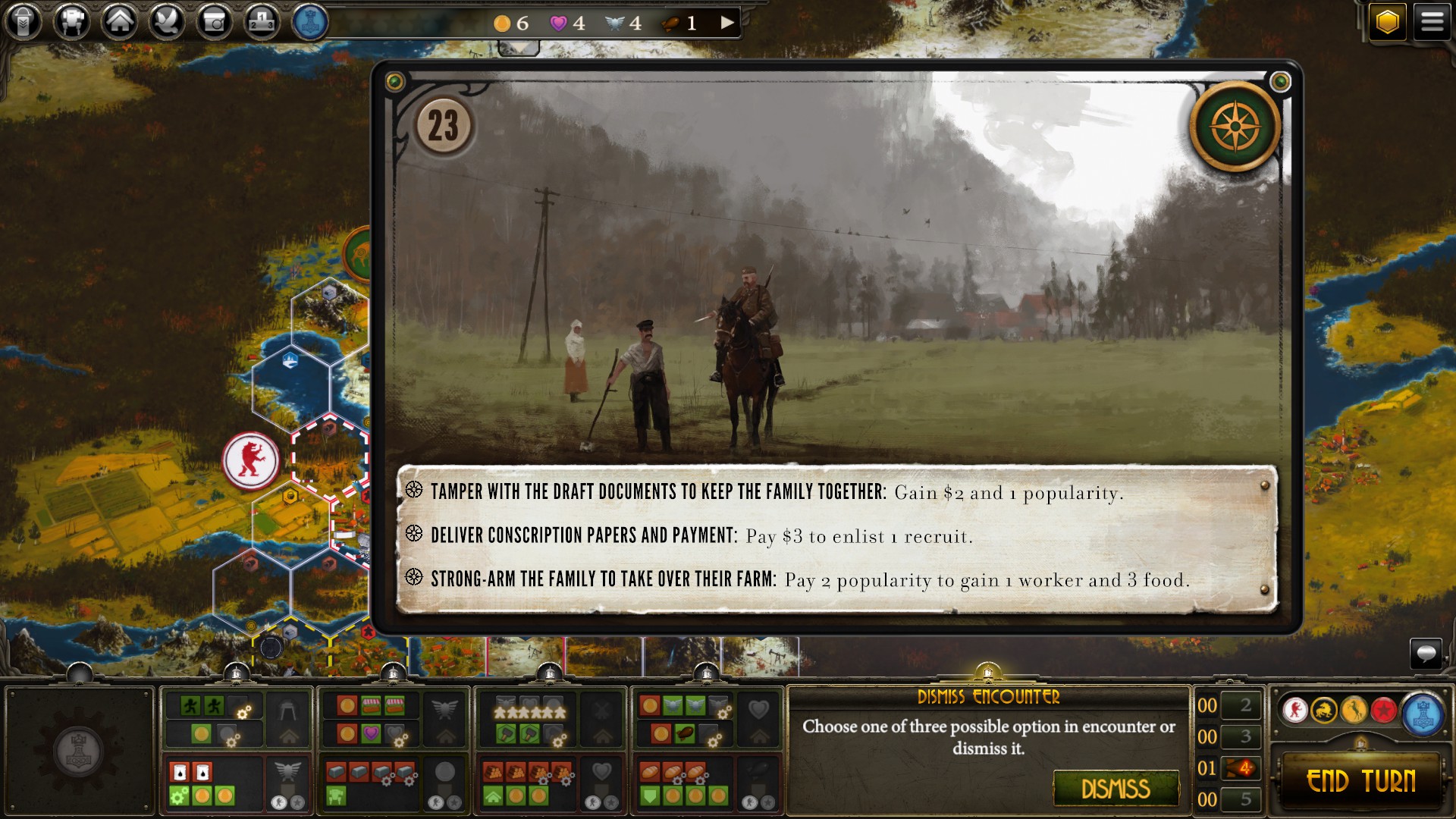Image resolution: width=1456 pixels, height=819 pixels.
Task: Select the mech icon in the top toolbar
Action: [x=73, y=22]
